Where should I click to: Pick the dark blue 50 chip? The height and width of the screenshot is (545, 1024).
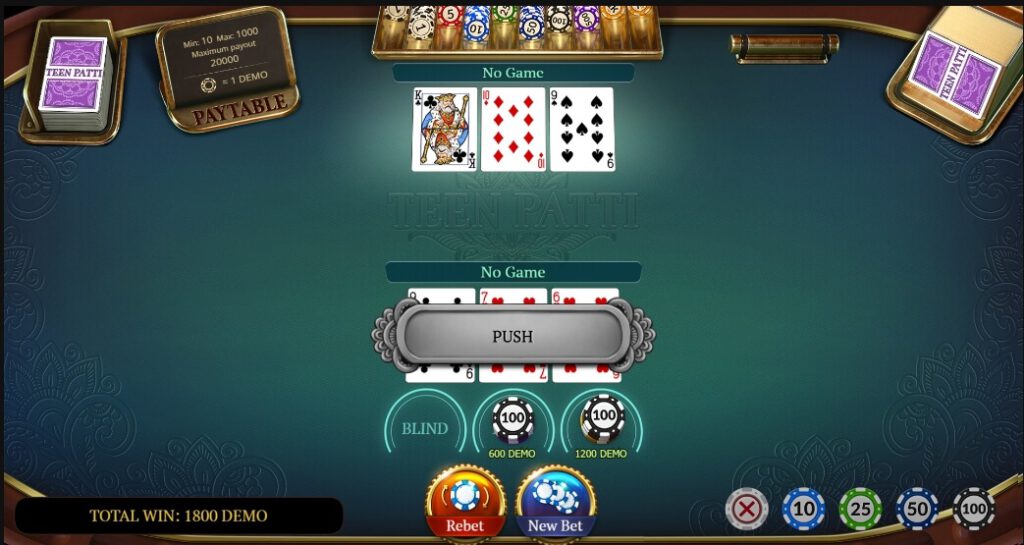[917, 508]
